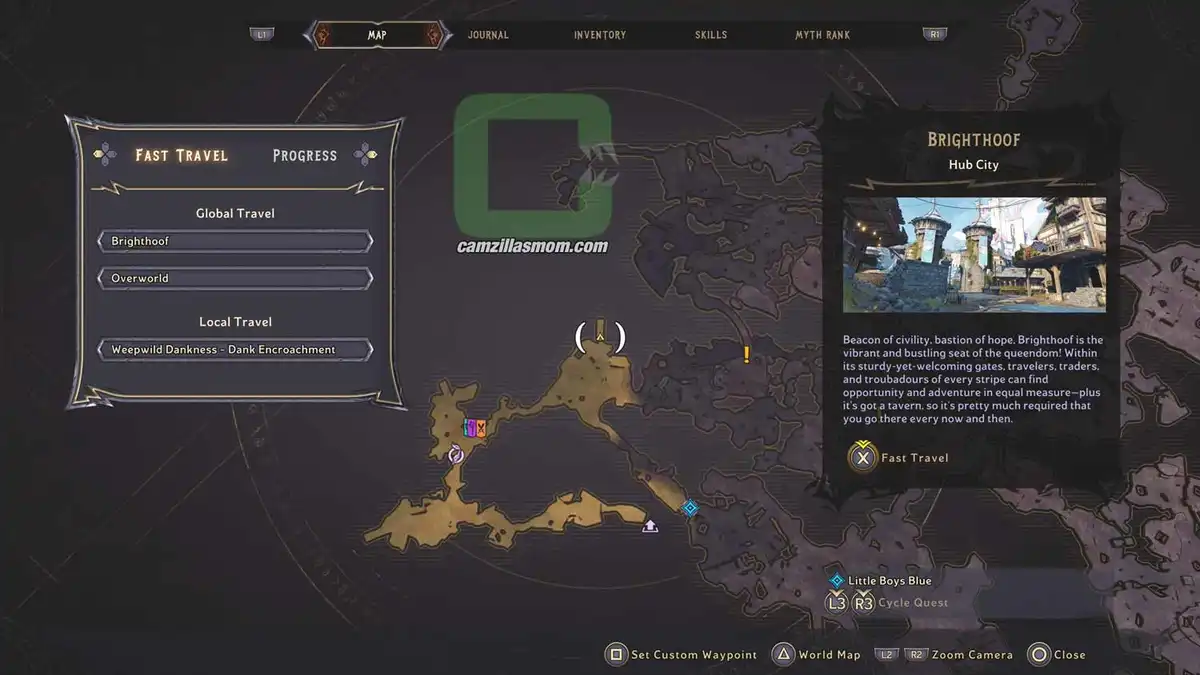Image resolution: width=1200 pixels, height=675 pixels.
Task: Show the Myth Rank tab
Action: pos(822,35)
